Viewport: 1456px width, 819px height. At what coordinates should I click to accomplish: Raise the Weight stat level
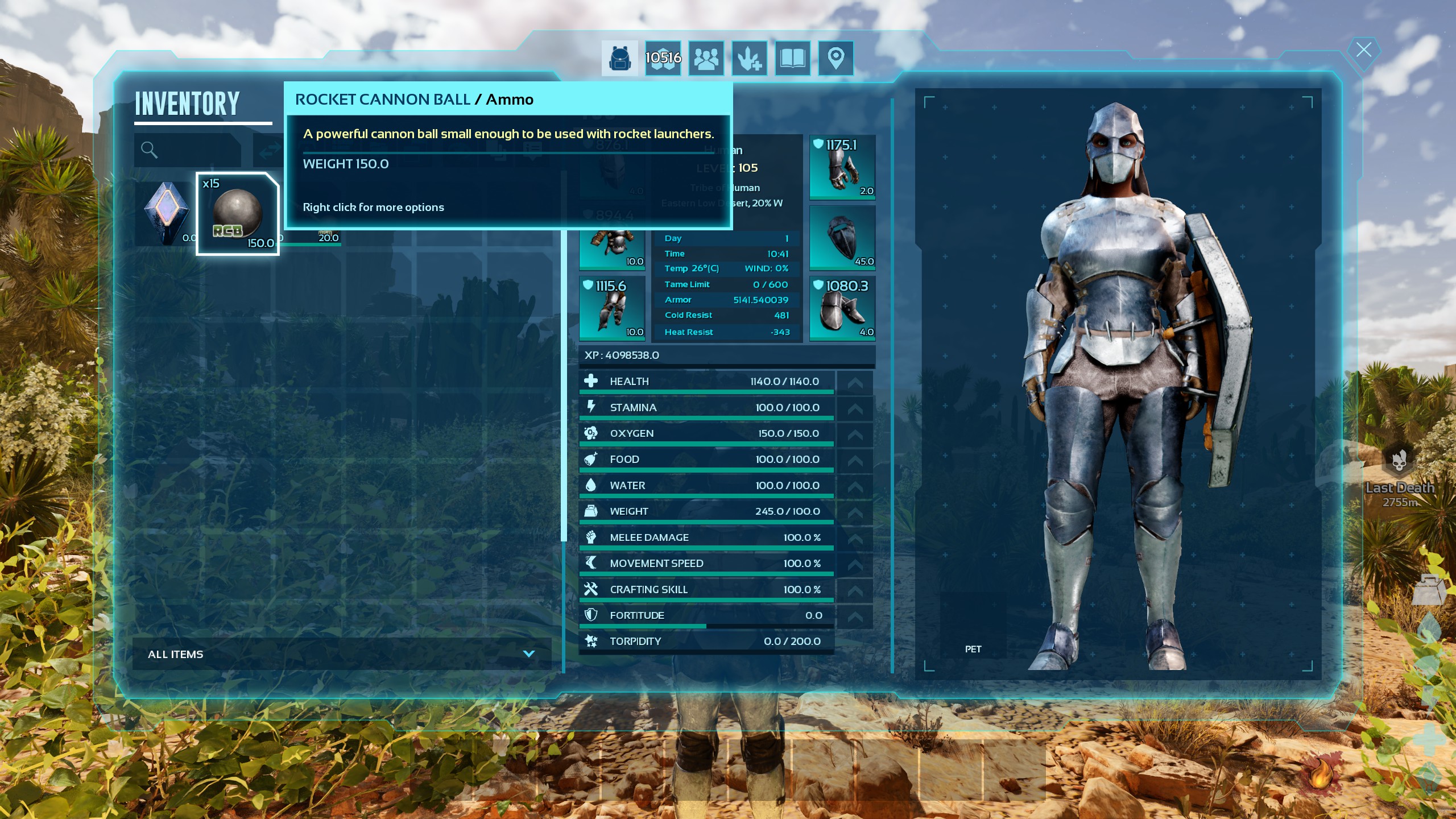(855, 511)
